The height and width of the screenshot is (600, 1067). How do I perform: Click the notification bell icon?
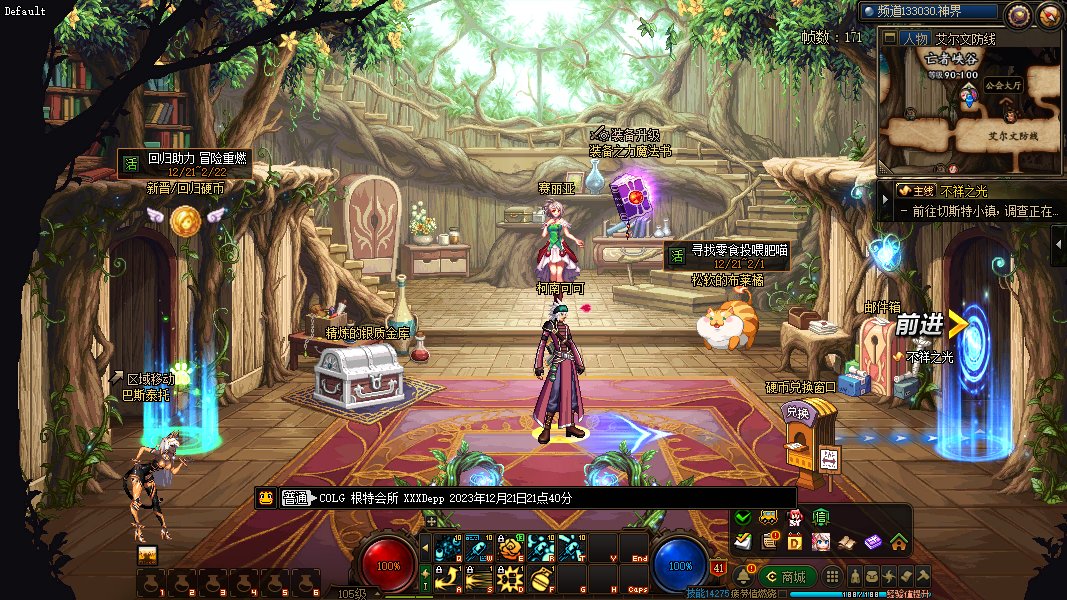coord(743,576)
